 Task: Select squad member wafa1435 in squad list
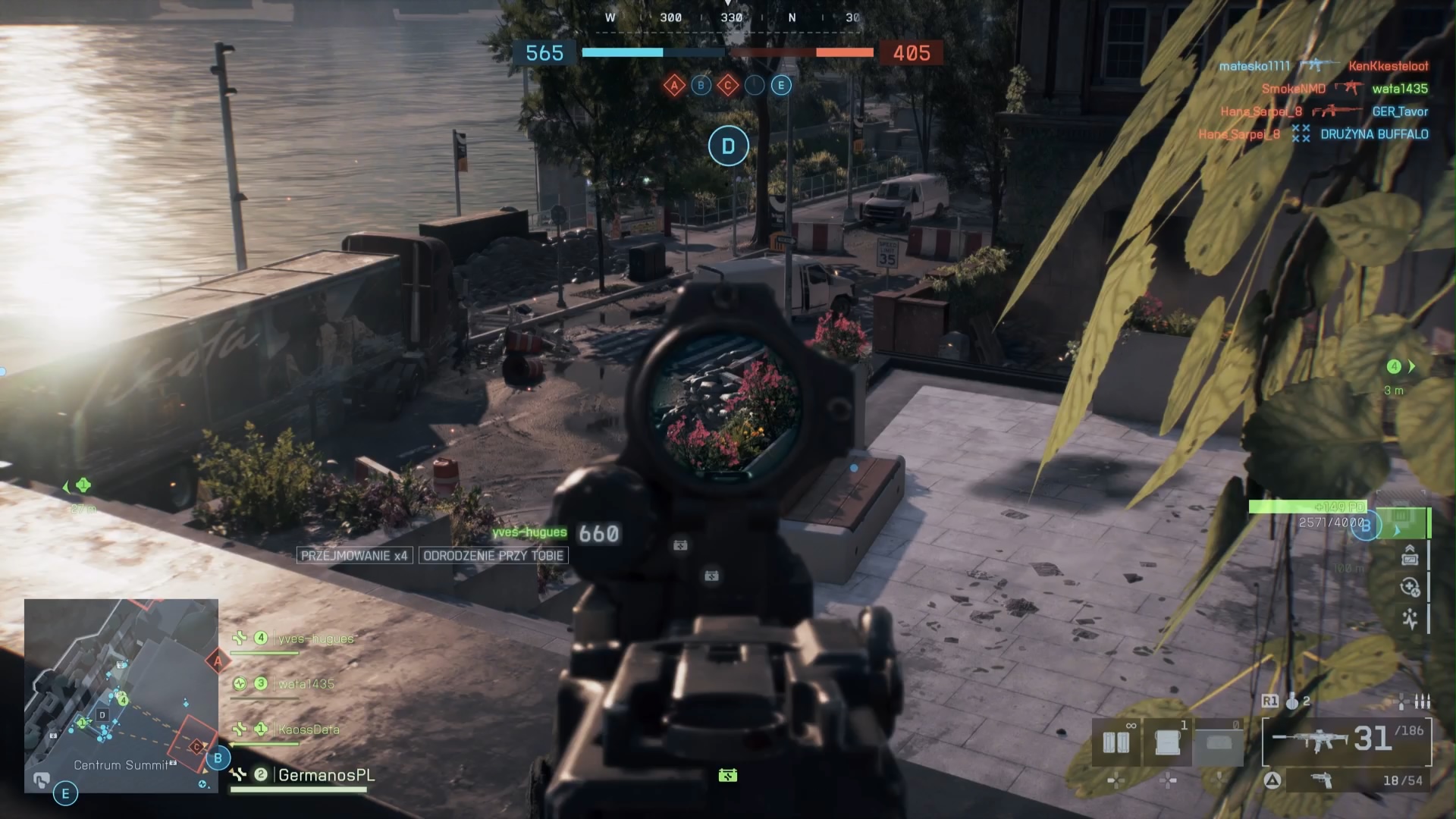point(306,684)
